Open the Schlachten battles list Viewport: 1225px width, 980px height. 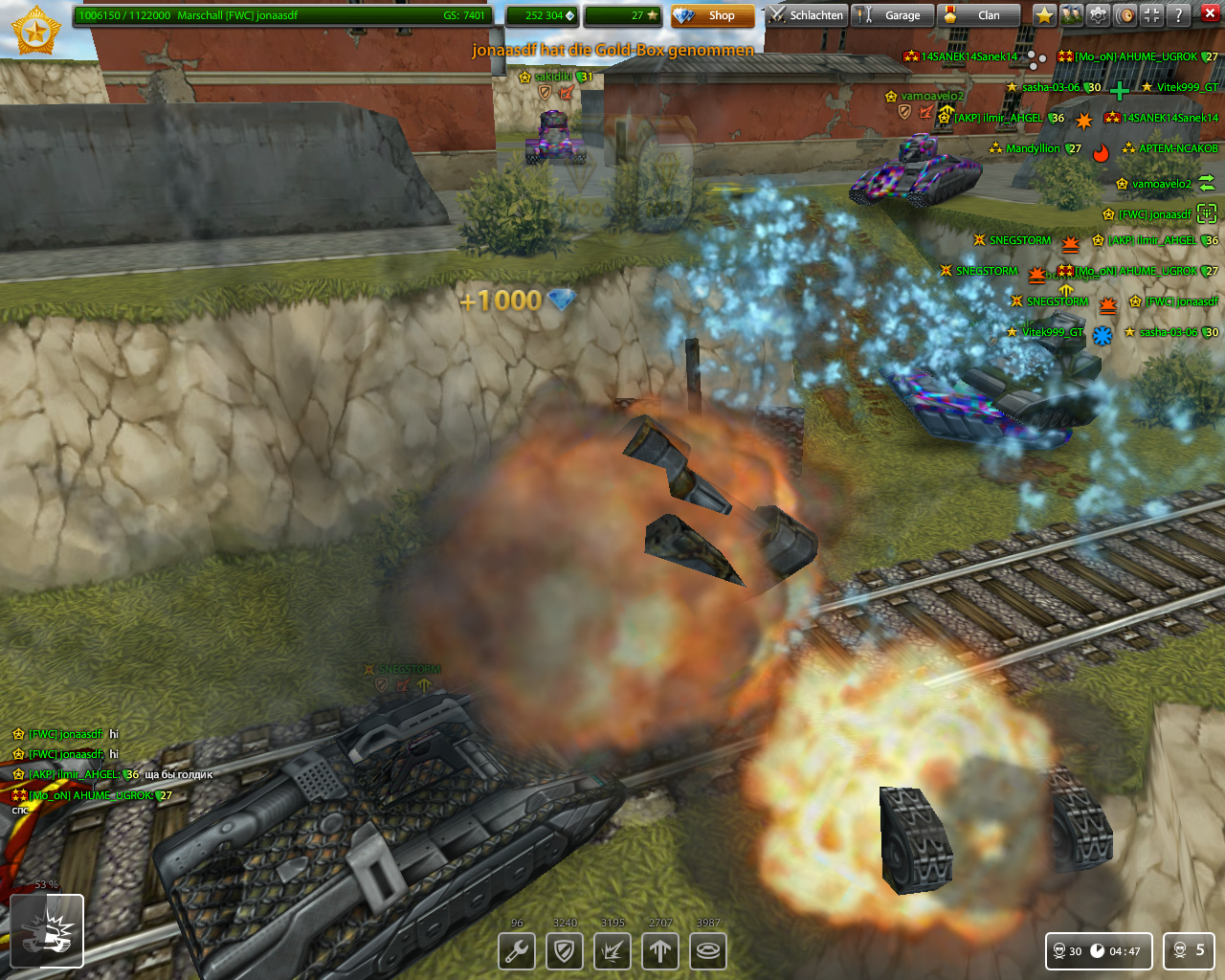click(x=806, y=15)
